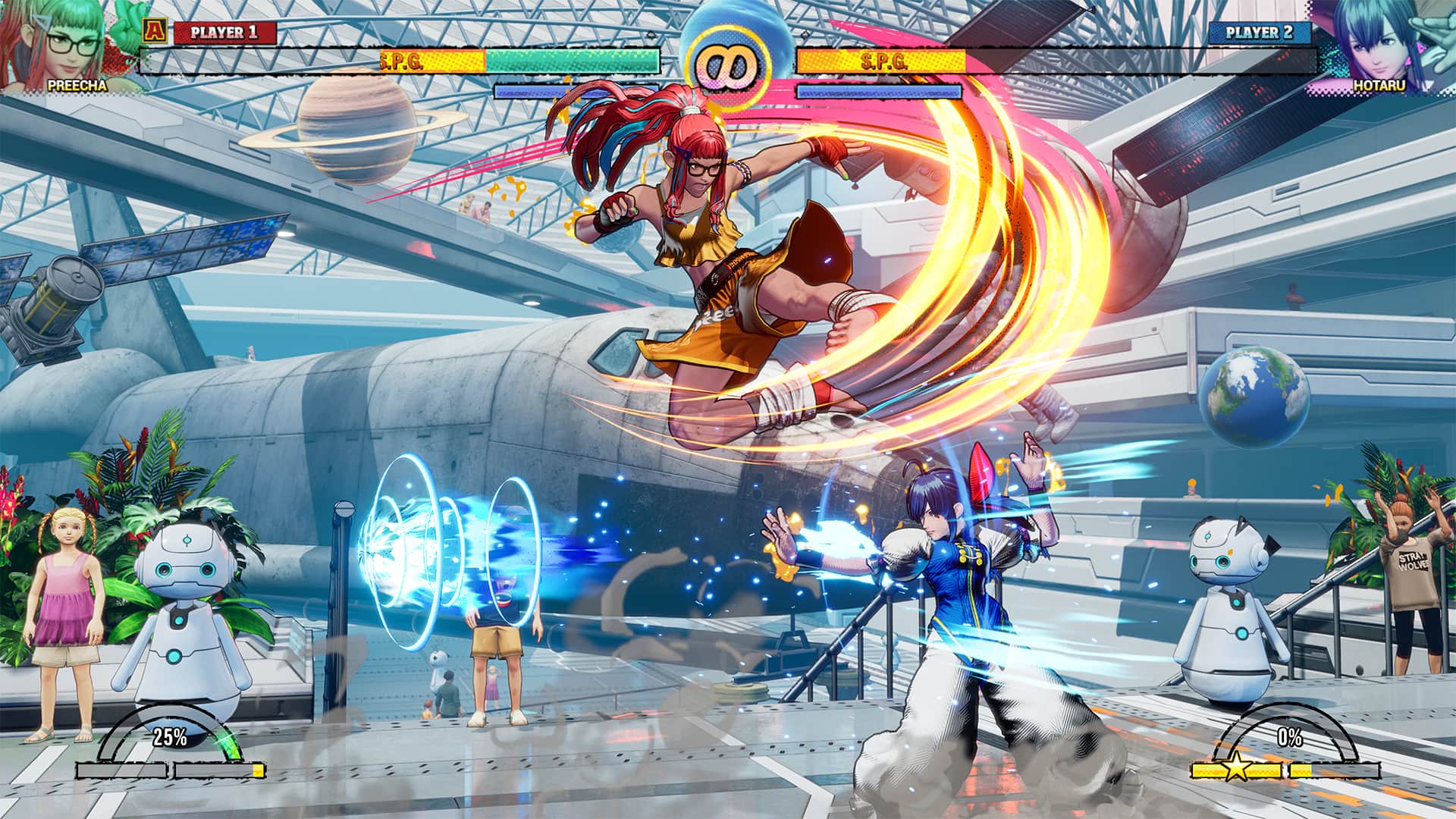Click the 0% REV meter readout

click(x=1291, y=736)
